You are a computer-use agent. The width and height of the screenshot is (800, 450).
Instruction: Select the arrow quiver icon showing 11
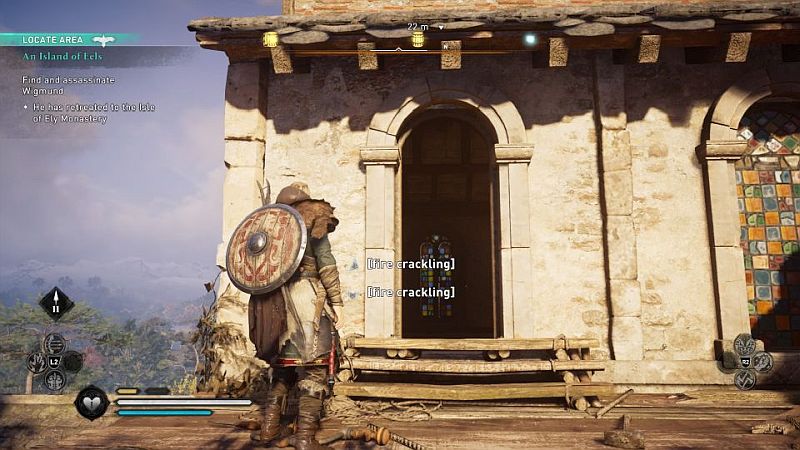56,303
